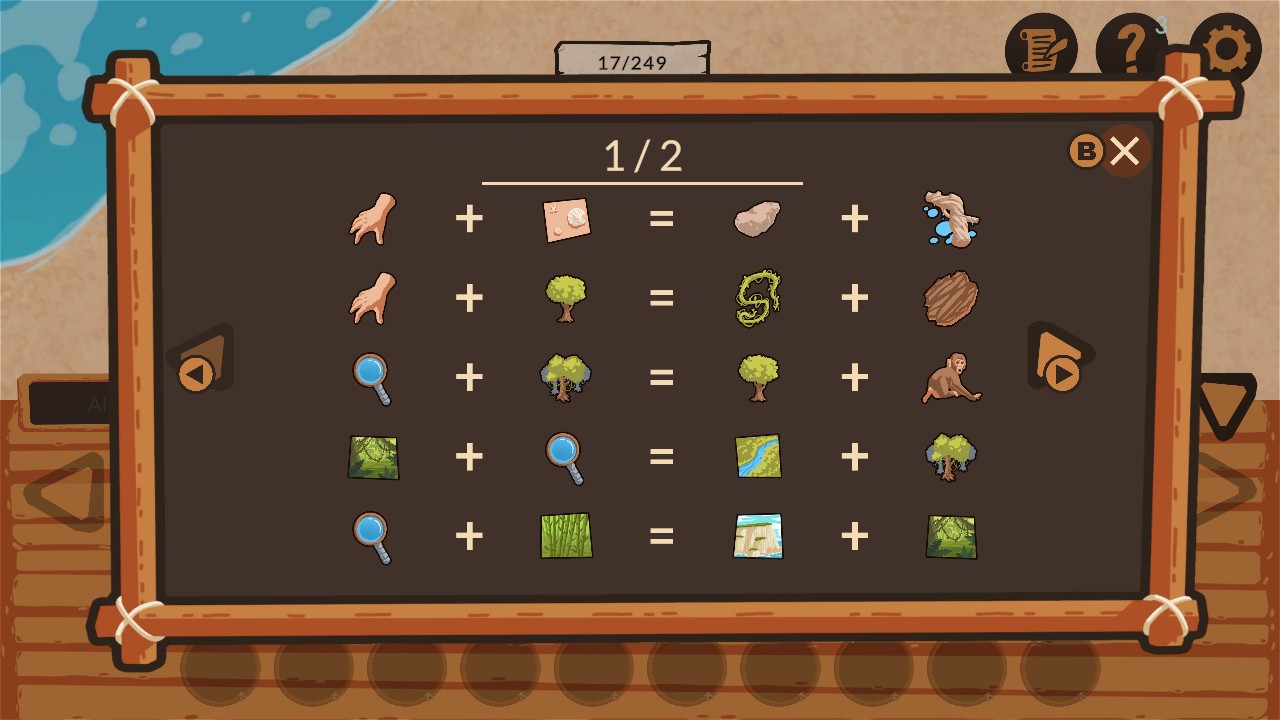Open the quest log scroll icon
The image size is (1280, 720).
click(x=1041, y=45)
